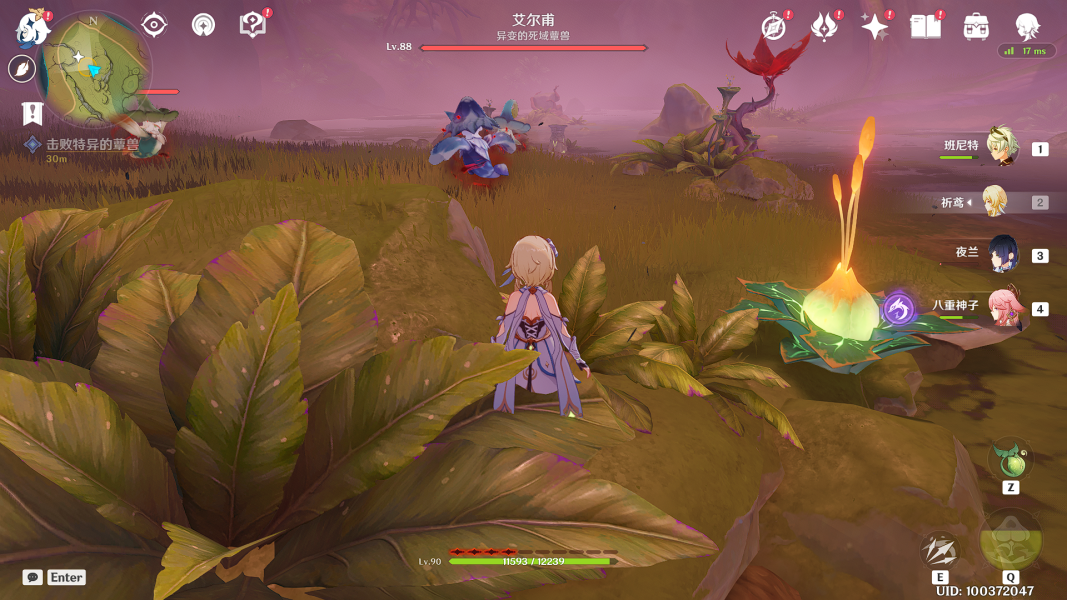The image size is (1067, 600).
Task: Switch to party member 八重神子
Action: pos(1002,308)
